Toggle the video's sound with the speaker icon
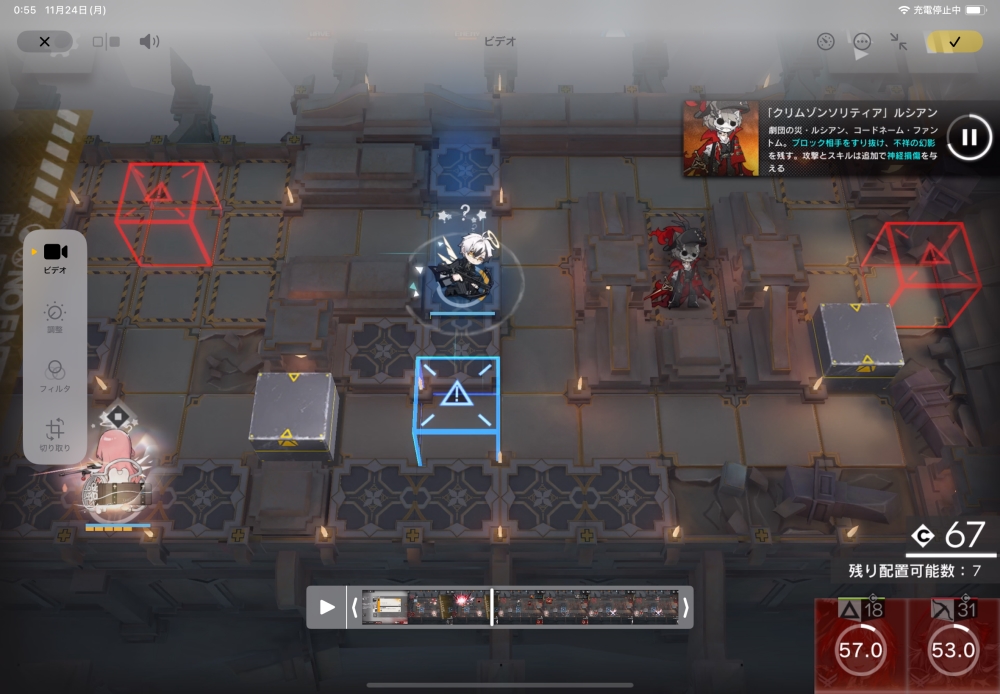The width and height of the screenshot is (1000, 694). pyautogui.click(x=149, y=41)
